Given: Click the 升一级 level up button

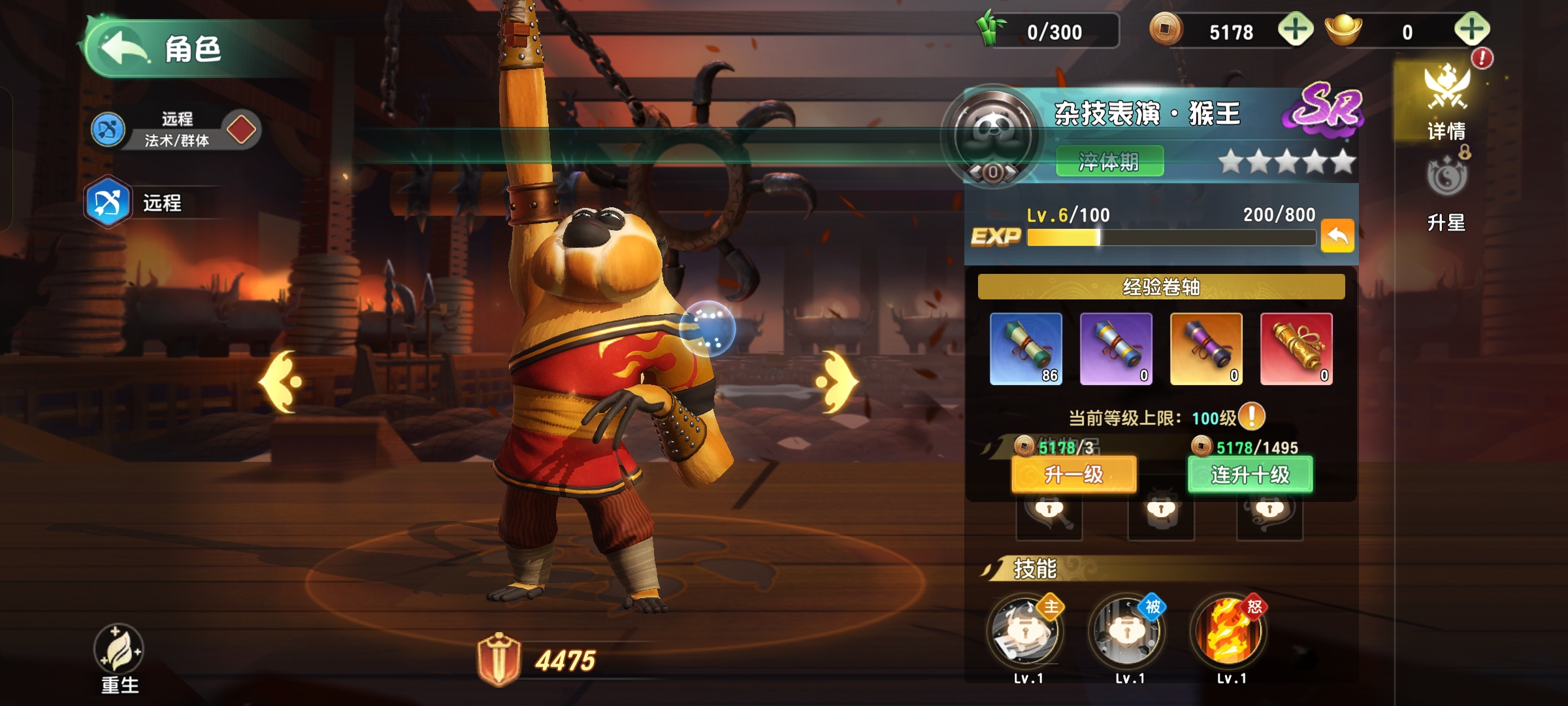Looking at the screenshot, I should (1073, 474).
